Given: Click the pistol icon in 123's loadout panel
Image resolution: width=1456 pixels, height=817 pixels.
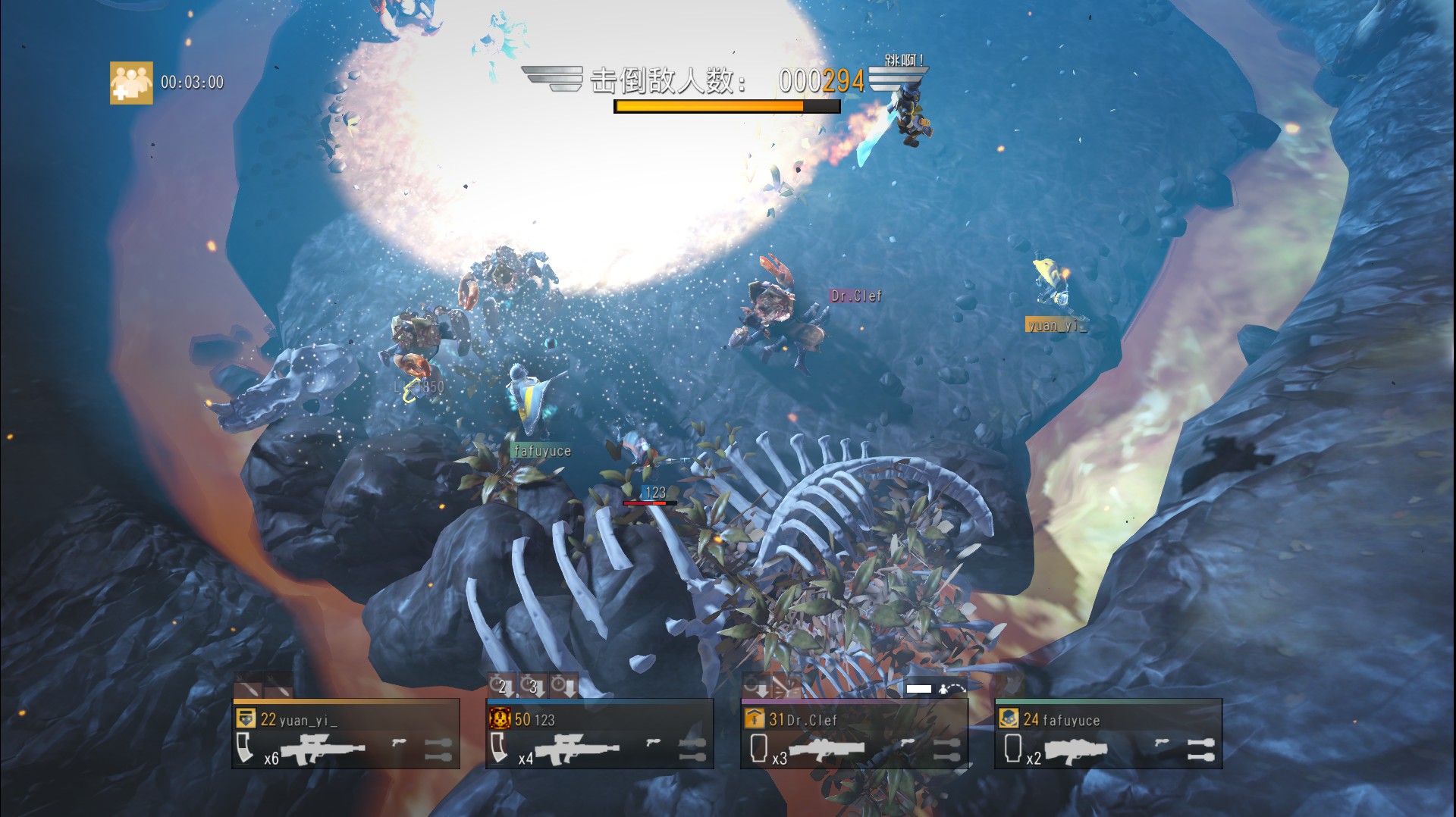Looking at the screenshot, I should pos(652,743).
